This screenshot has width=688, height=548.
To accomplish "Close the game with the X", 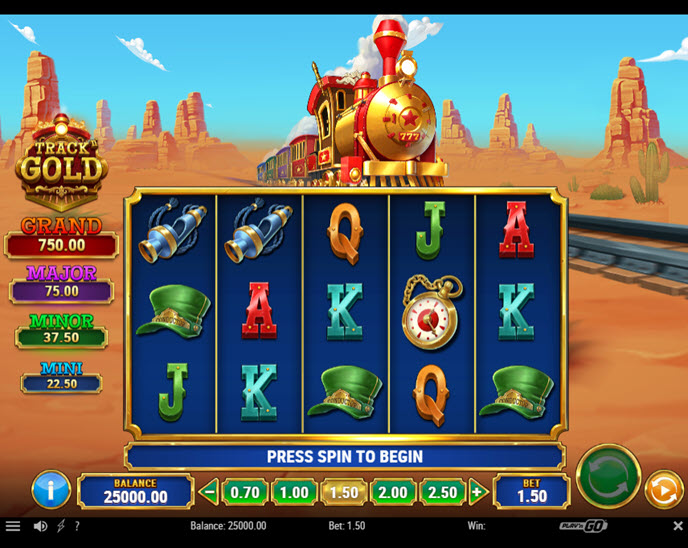I will coord(677,526).
